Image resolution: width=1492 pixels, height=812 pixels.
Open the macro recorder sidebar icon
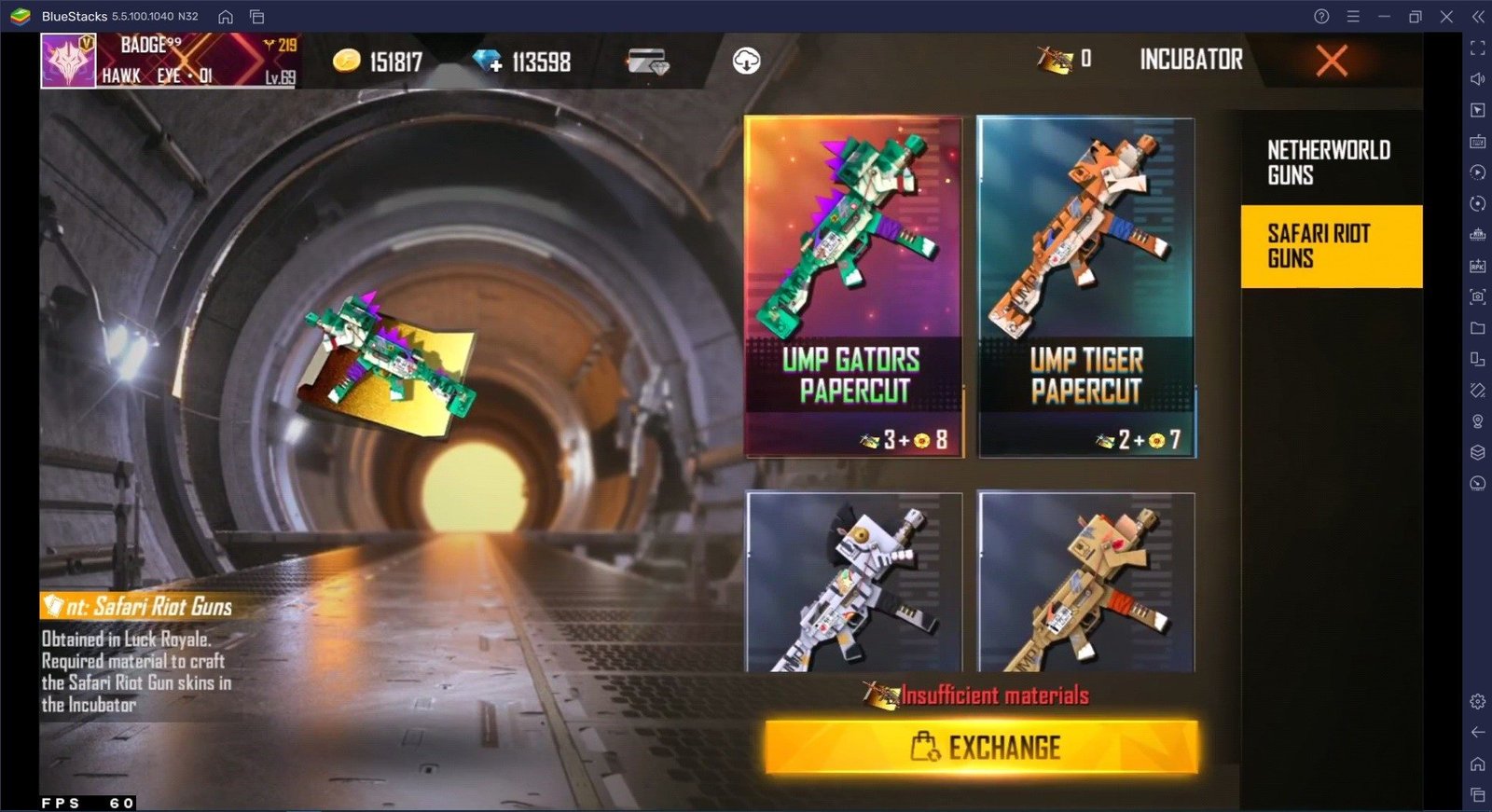tap(1478, 172)
